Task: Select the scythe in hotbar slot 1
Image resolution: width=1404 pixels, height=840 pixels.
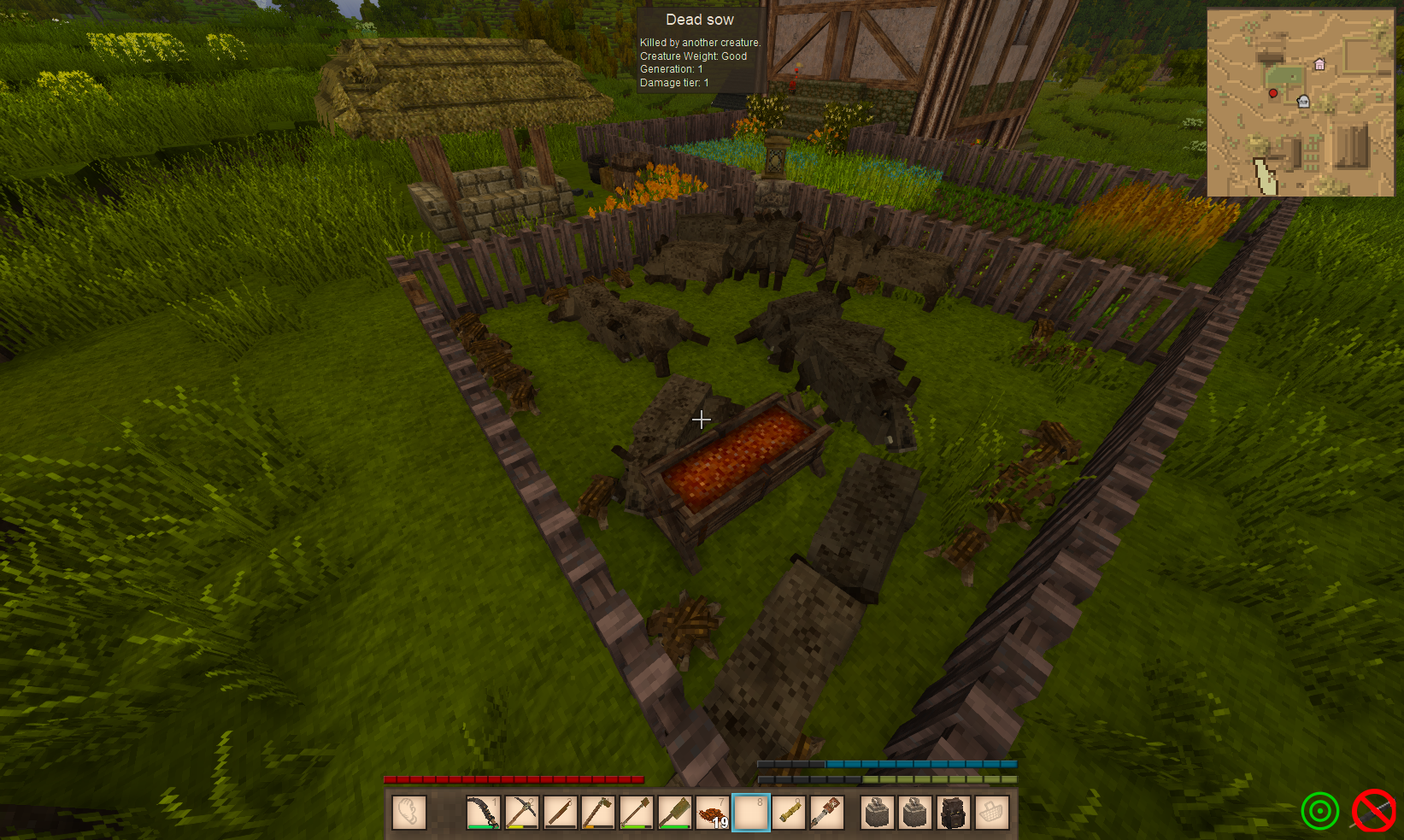Action: [483, 813]
